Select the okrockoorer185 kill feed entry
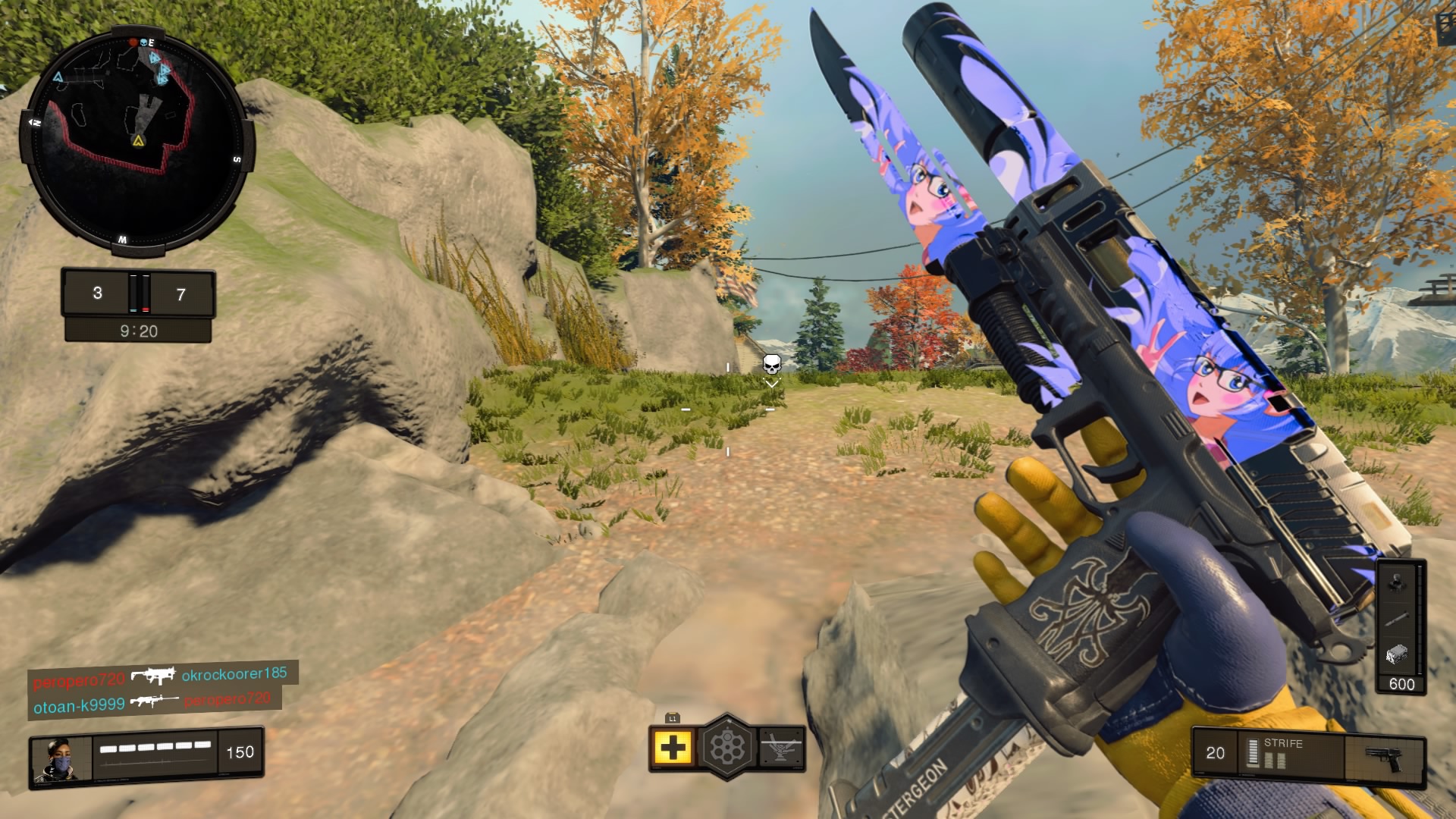Viewport: 1456px width, 819px height. coord(234,673)
